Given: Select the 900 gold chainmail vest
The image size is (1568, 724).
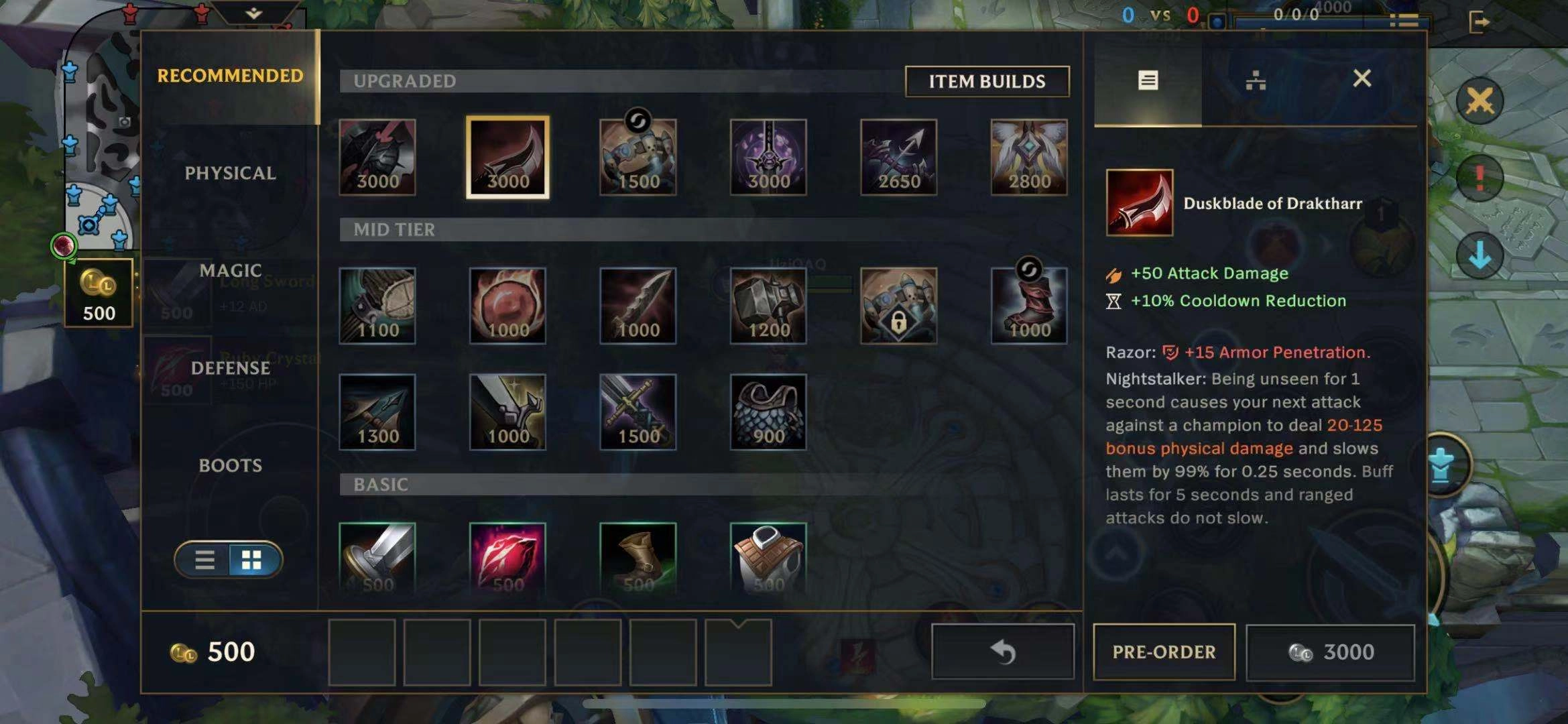Looking at the screenshot, I should point(768,412).
